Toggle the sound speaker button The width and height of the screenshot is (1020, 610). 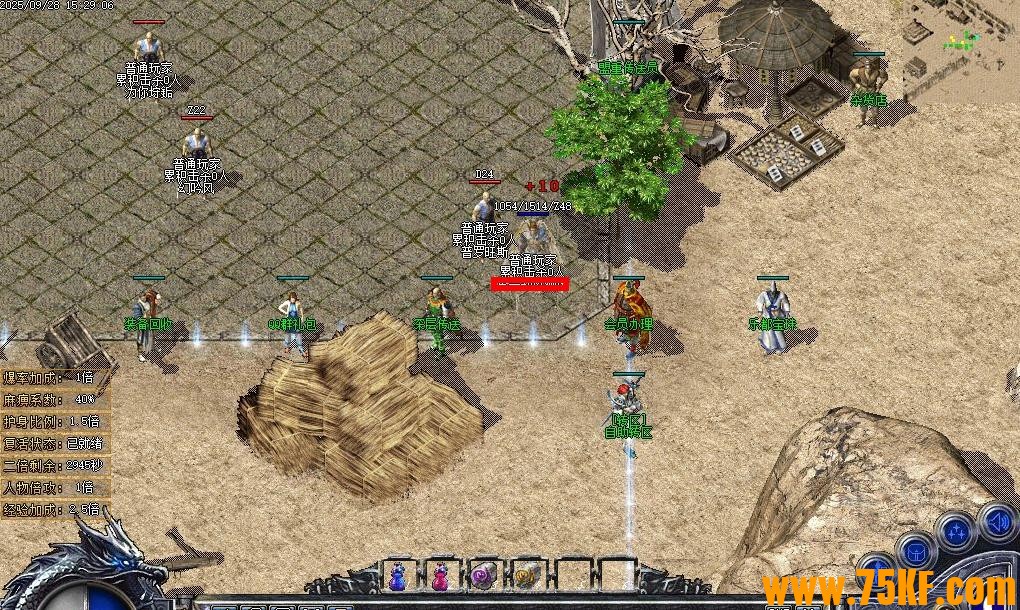(996, 521)
